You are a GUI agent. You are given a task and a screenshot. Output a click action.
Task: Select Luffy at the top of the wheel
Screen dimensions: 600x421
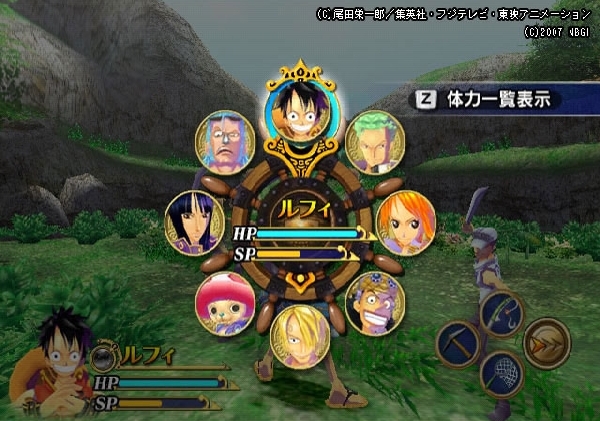297,112
